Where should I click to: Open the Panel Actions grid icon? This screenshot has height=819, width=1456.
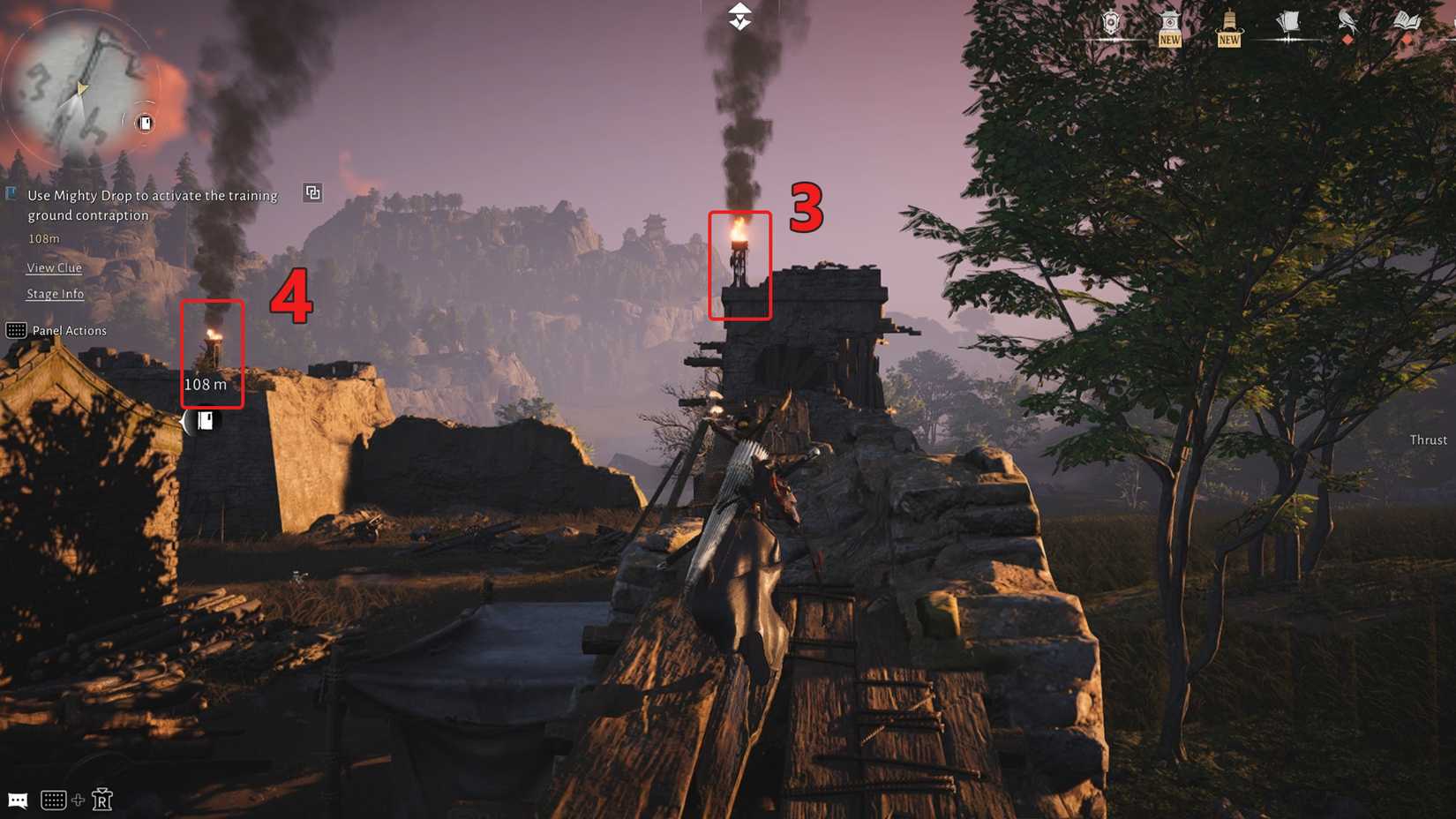(15, 330)
